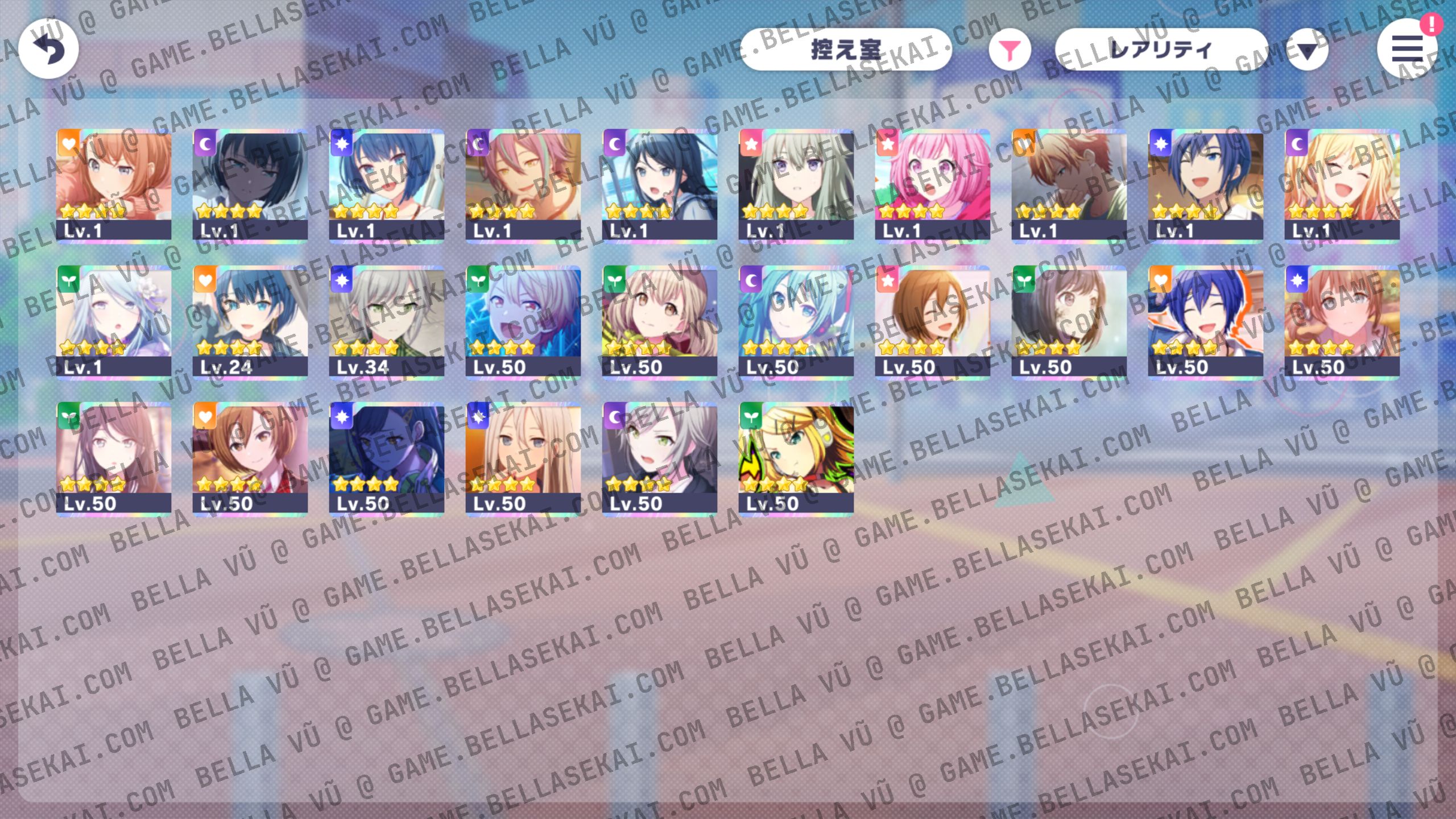Click the heart attribute icon on the first card
The image size is (1456, 819).
[69, 144]
